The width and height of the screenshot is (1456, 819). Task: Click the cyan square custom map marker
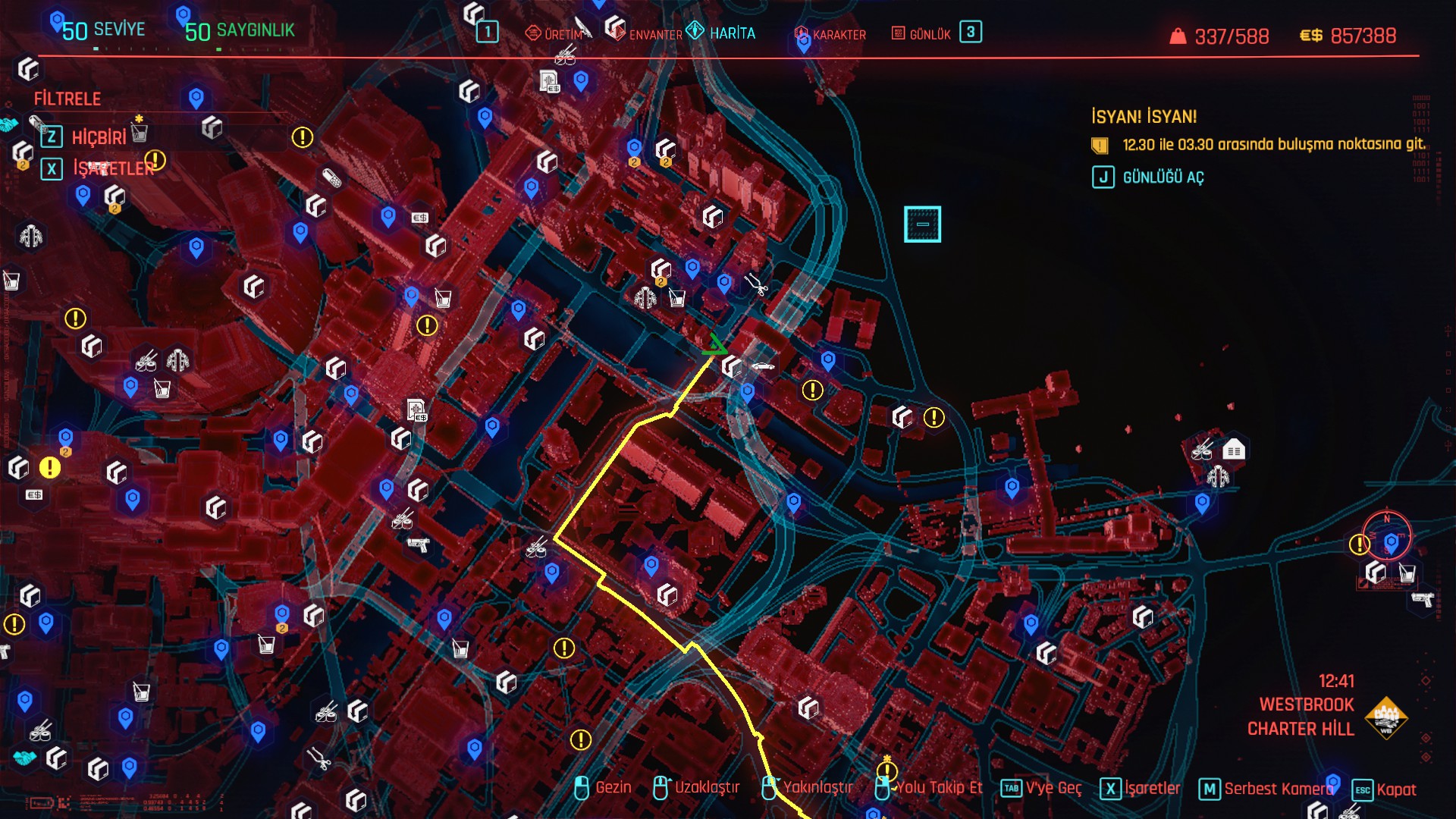922,224
